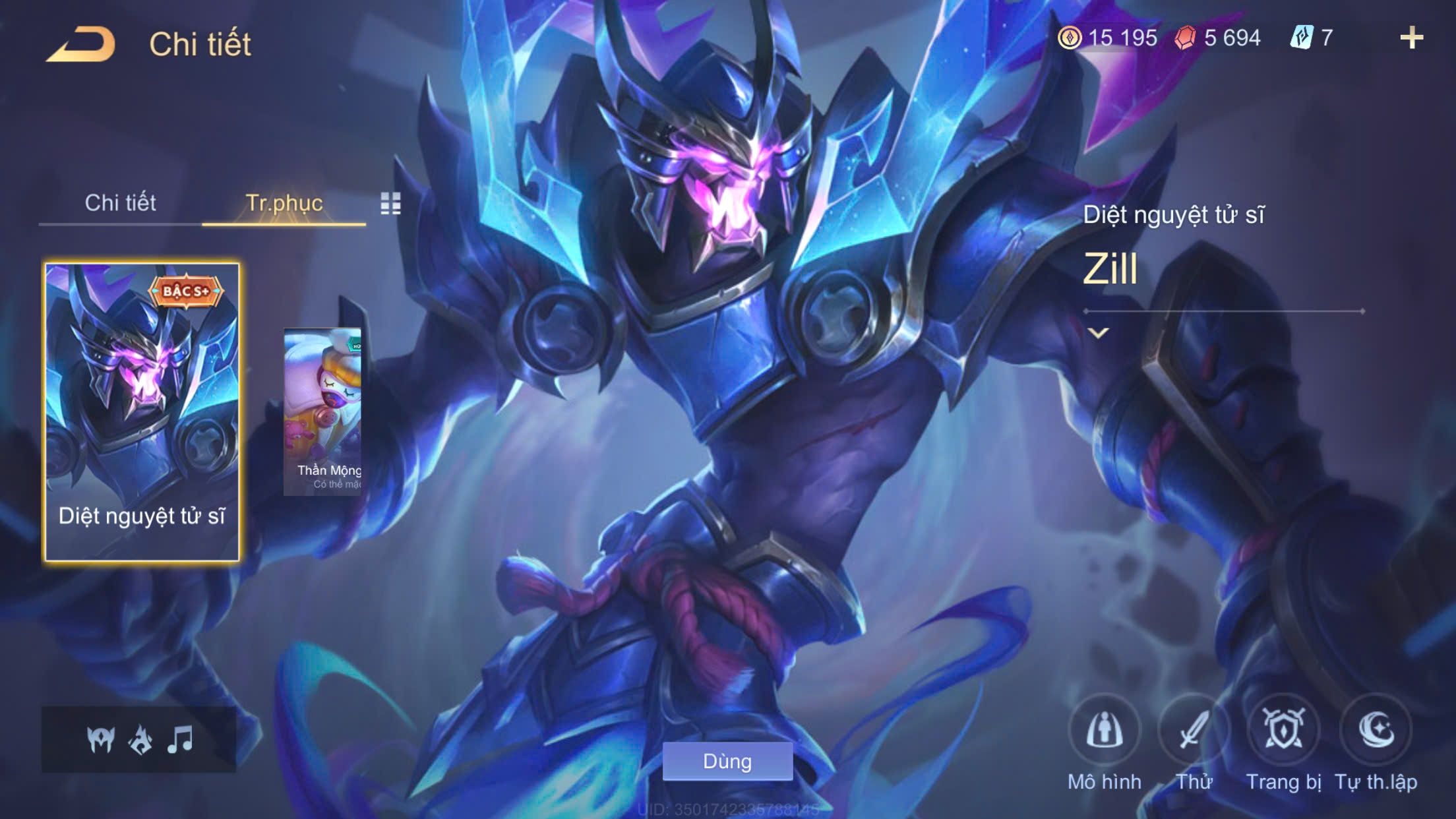Image resolution: width=1456 pixels, height=819 pixels.
Task: Open the Tr.phục skins tab
Action: click(x=284, y=203)
